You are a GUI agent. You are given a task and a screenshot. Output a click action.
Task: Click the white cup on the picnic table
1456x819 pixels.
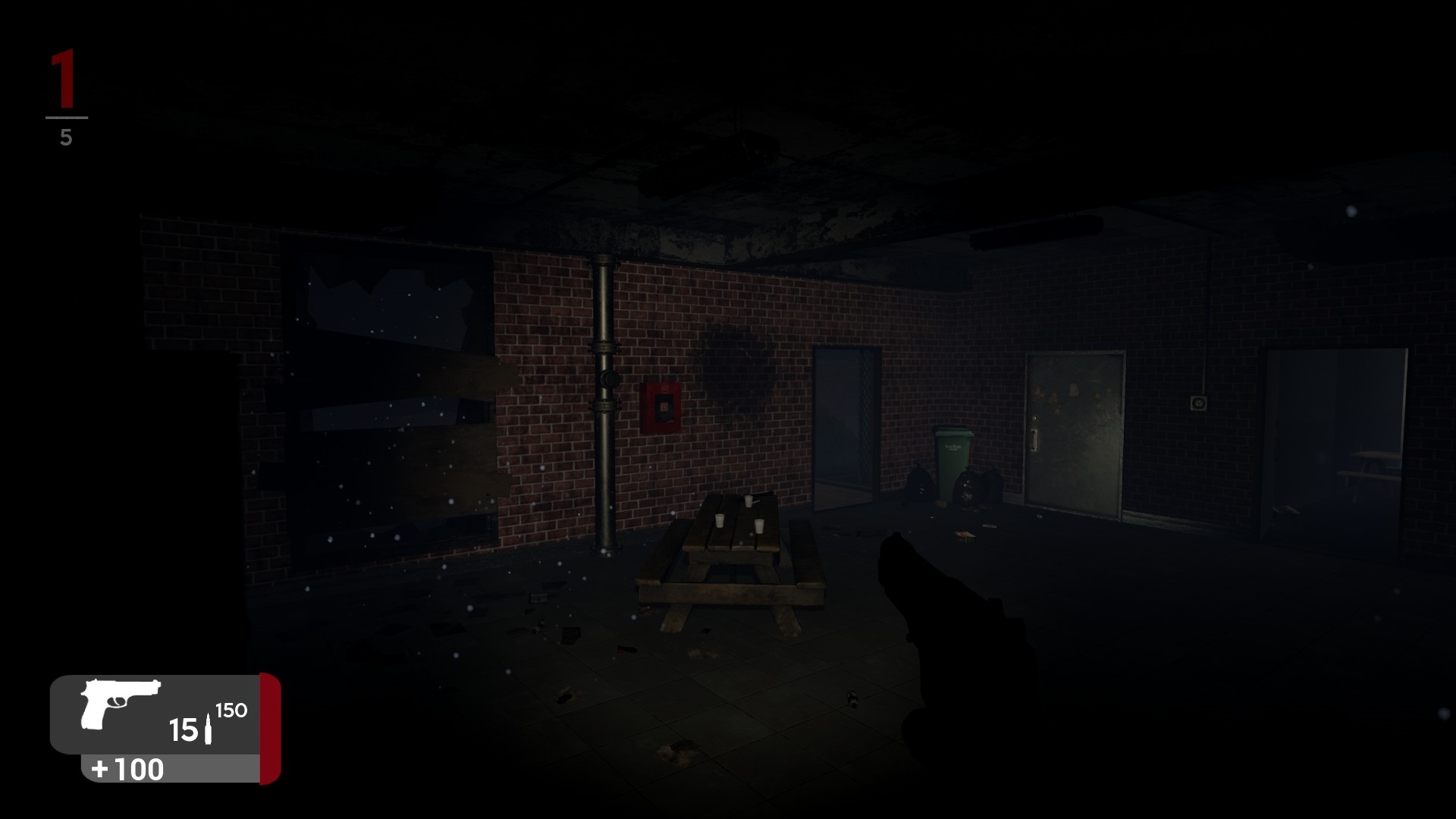[x=719, y=521]
